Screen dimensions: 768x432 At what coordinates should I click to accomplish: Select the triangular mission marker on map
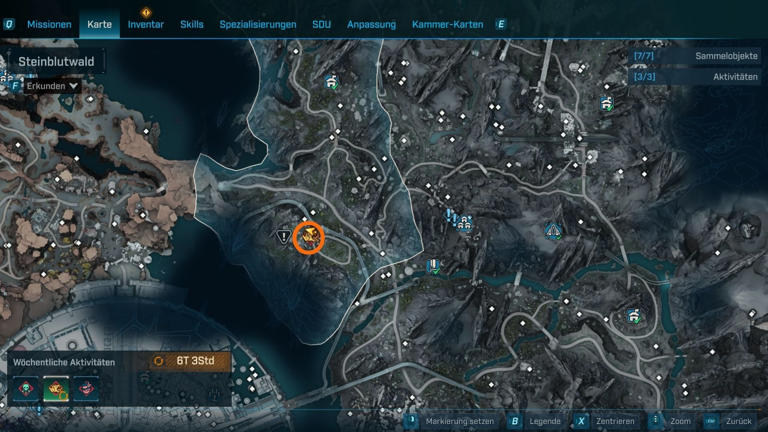pyautogui.click(x=284, y=236)
